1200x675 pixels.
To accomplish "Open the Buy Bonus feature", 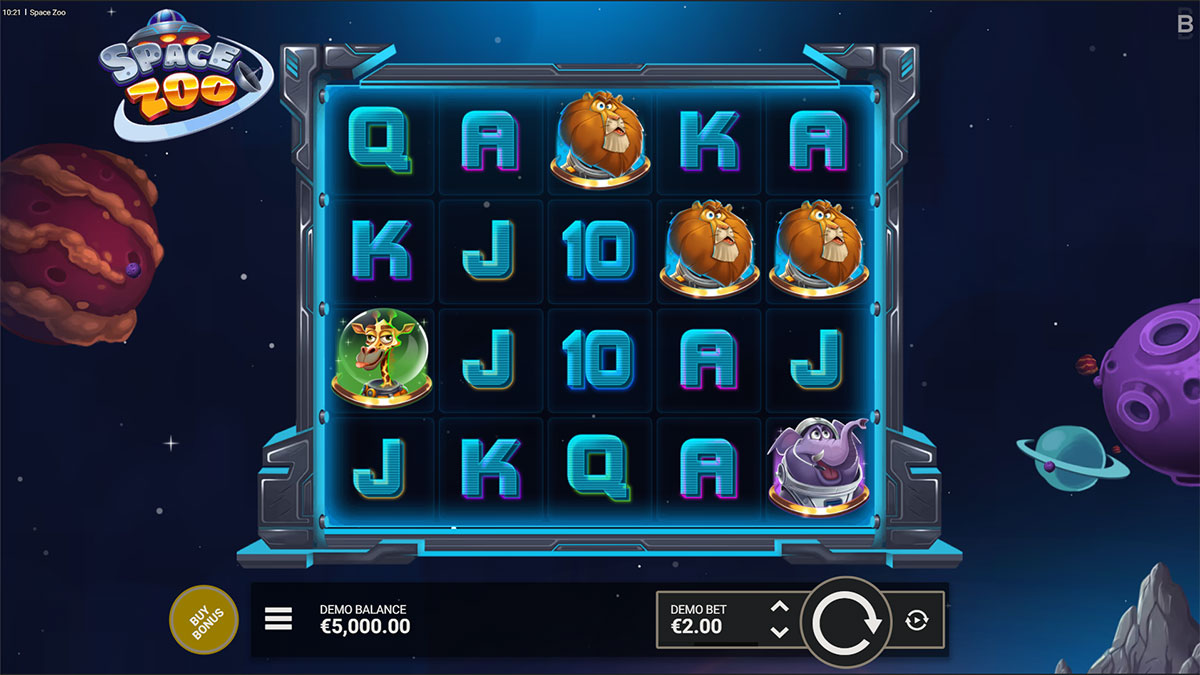I will pos(204,620).
